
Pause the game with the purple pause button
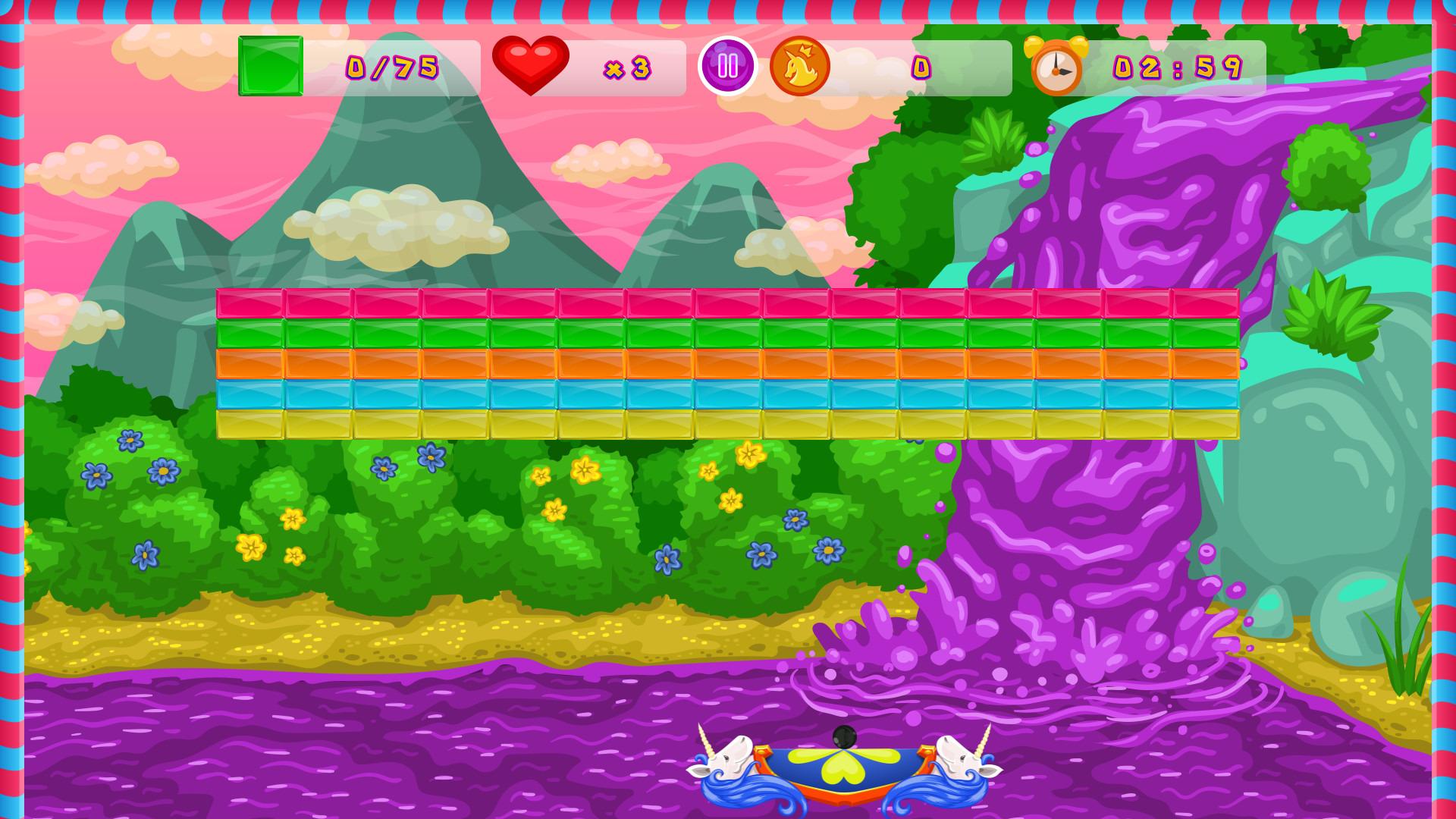click(x=728, y=67)
